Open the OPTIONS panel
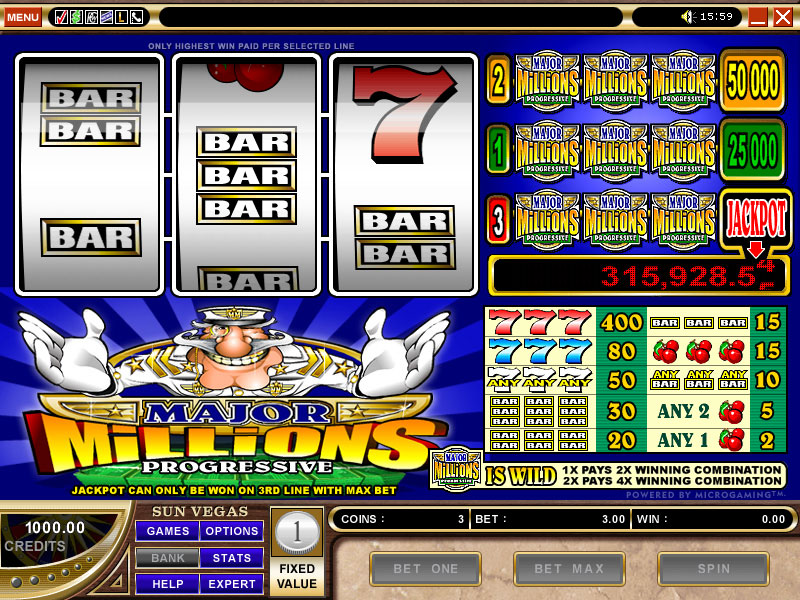The image size is (800, 600). pos(232,531)
